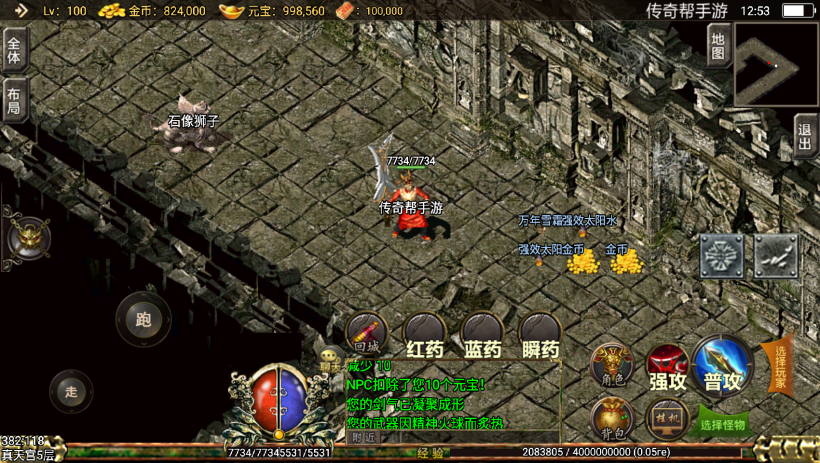The width and height of the screenshot is (820, 463).
Task: Tap the 全体 button
Action: (x=14, y=47)
